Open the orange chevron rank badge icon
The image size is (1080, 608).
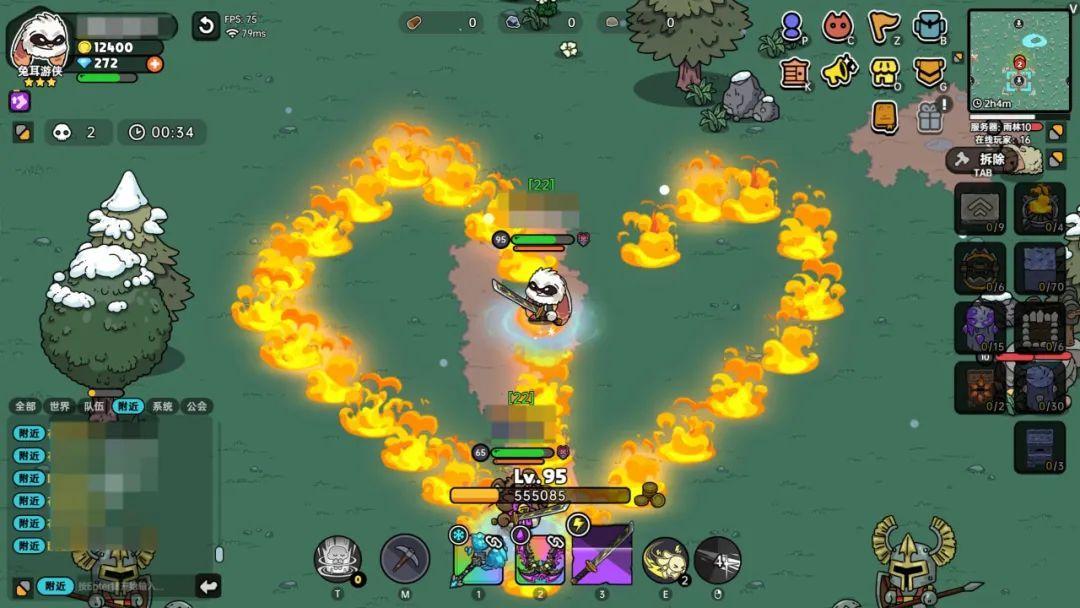(x=929, y=72)
